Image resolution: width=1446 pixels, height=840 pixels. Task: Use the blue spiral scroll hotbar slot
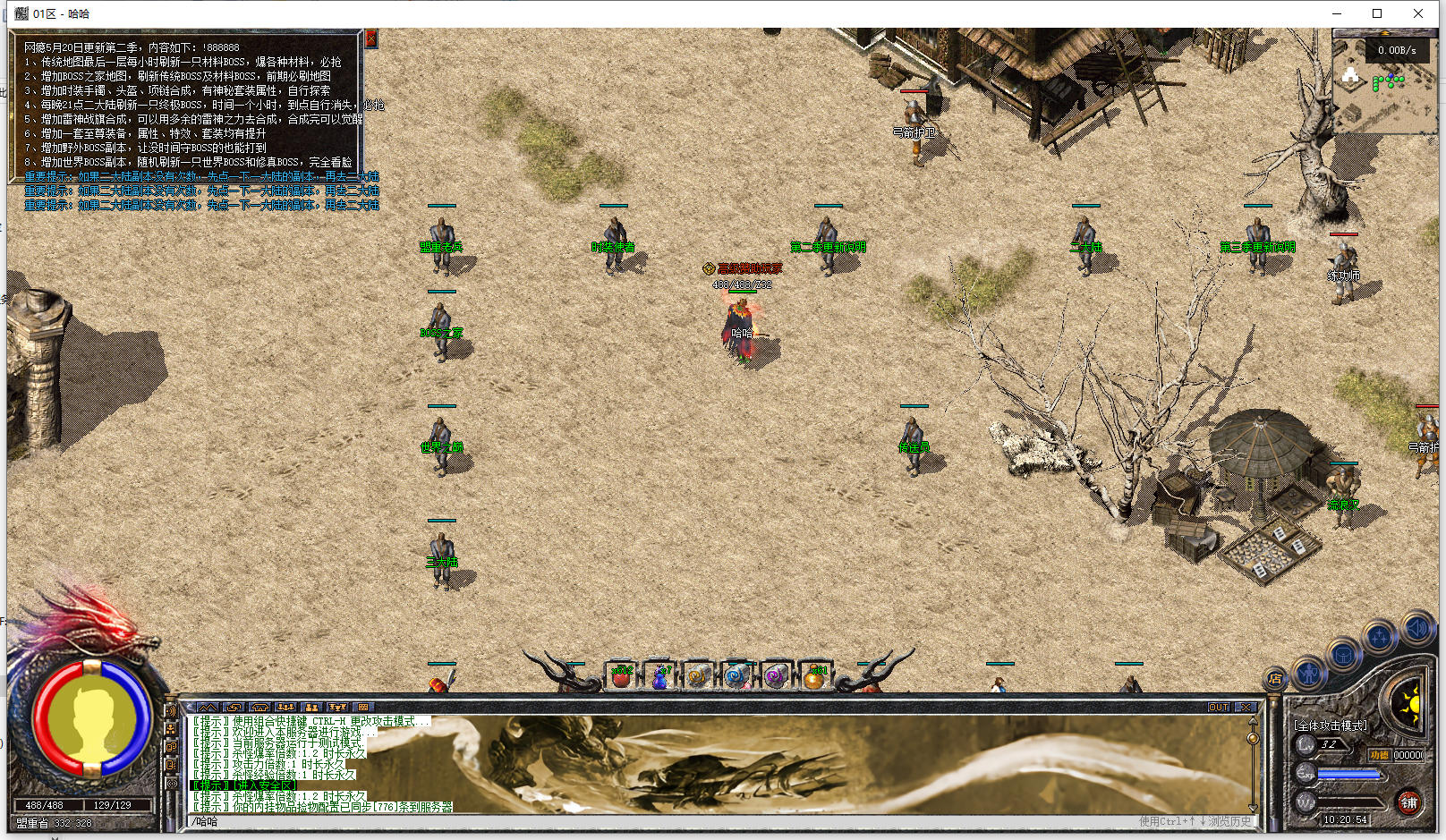pyautogui.click(x=736, y=676)
